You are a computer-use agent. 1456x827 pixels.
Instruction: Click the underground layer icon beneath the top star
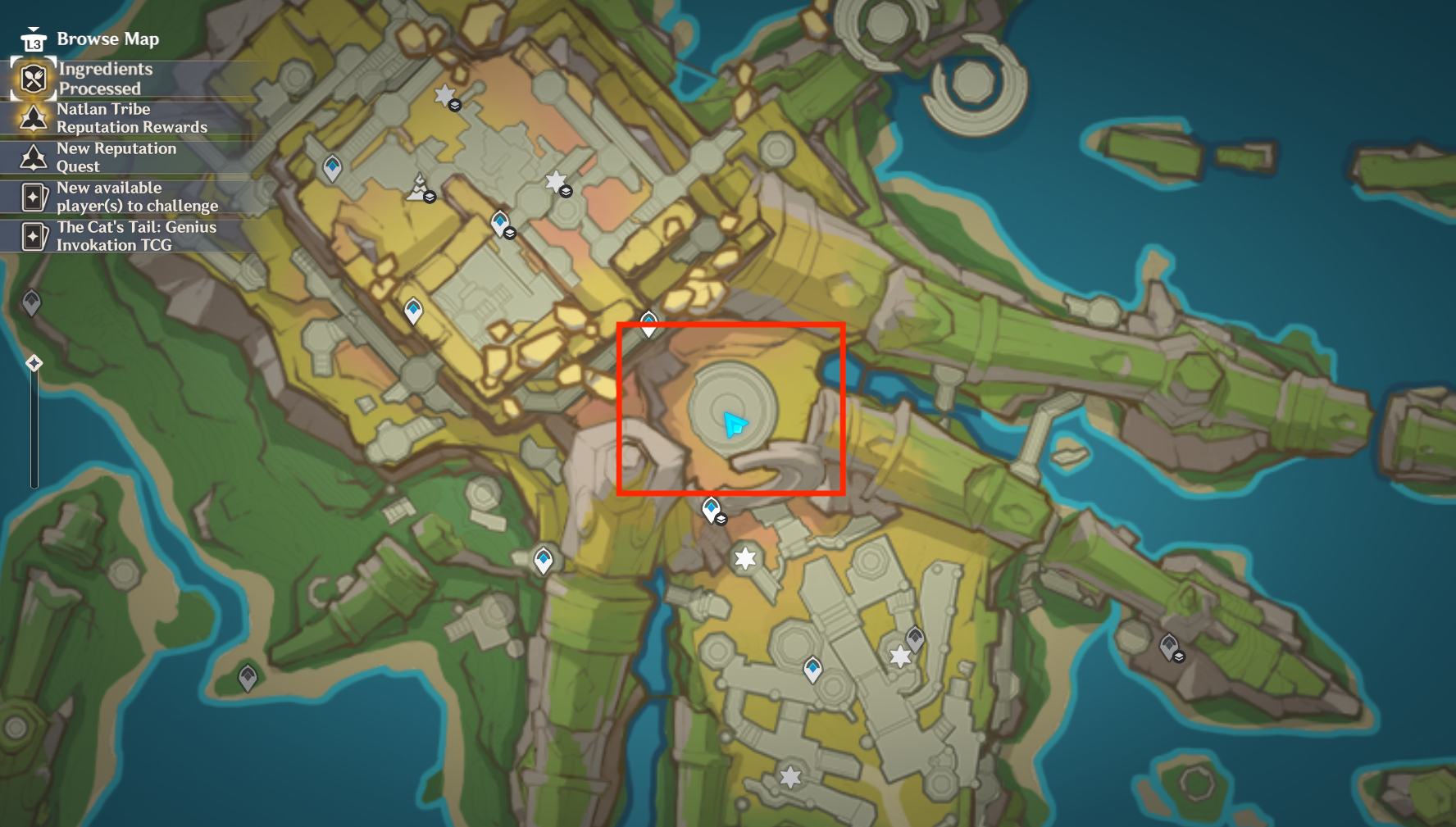457,107
